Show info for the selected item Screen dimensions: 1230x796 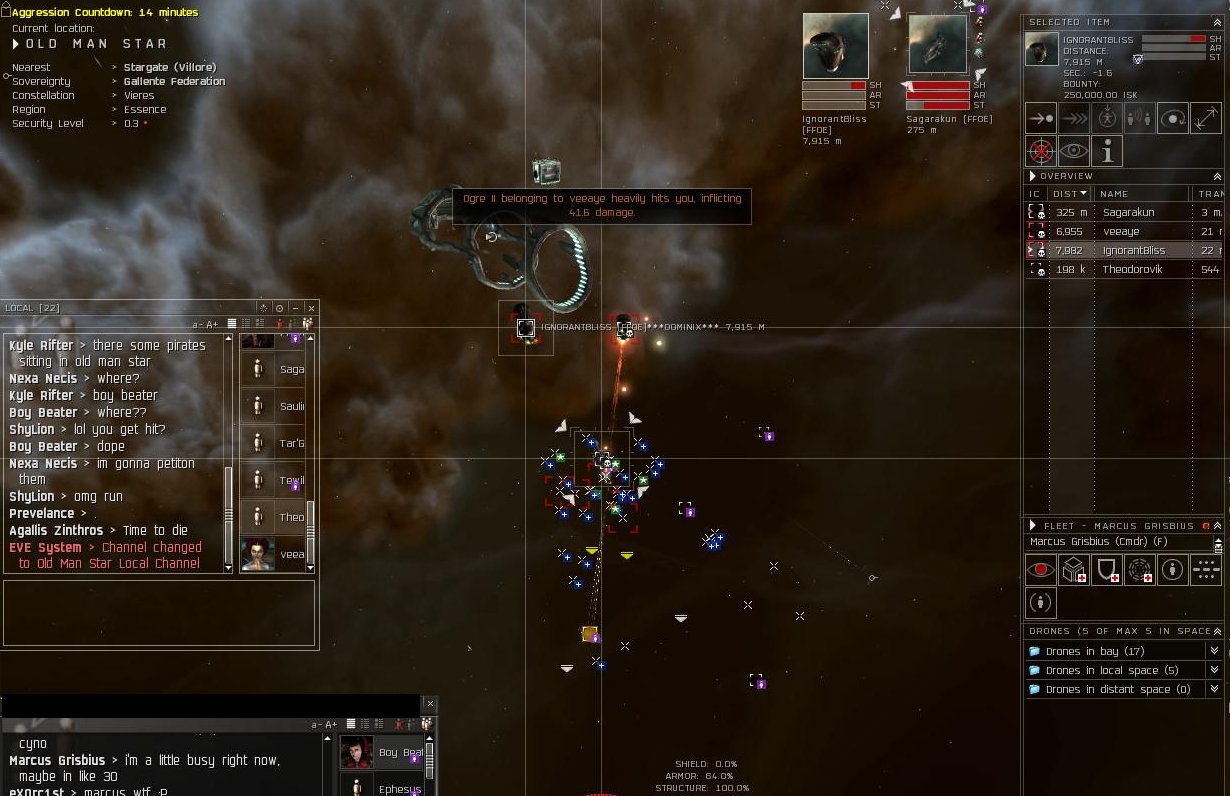(1107, 152)
